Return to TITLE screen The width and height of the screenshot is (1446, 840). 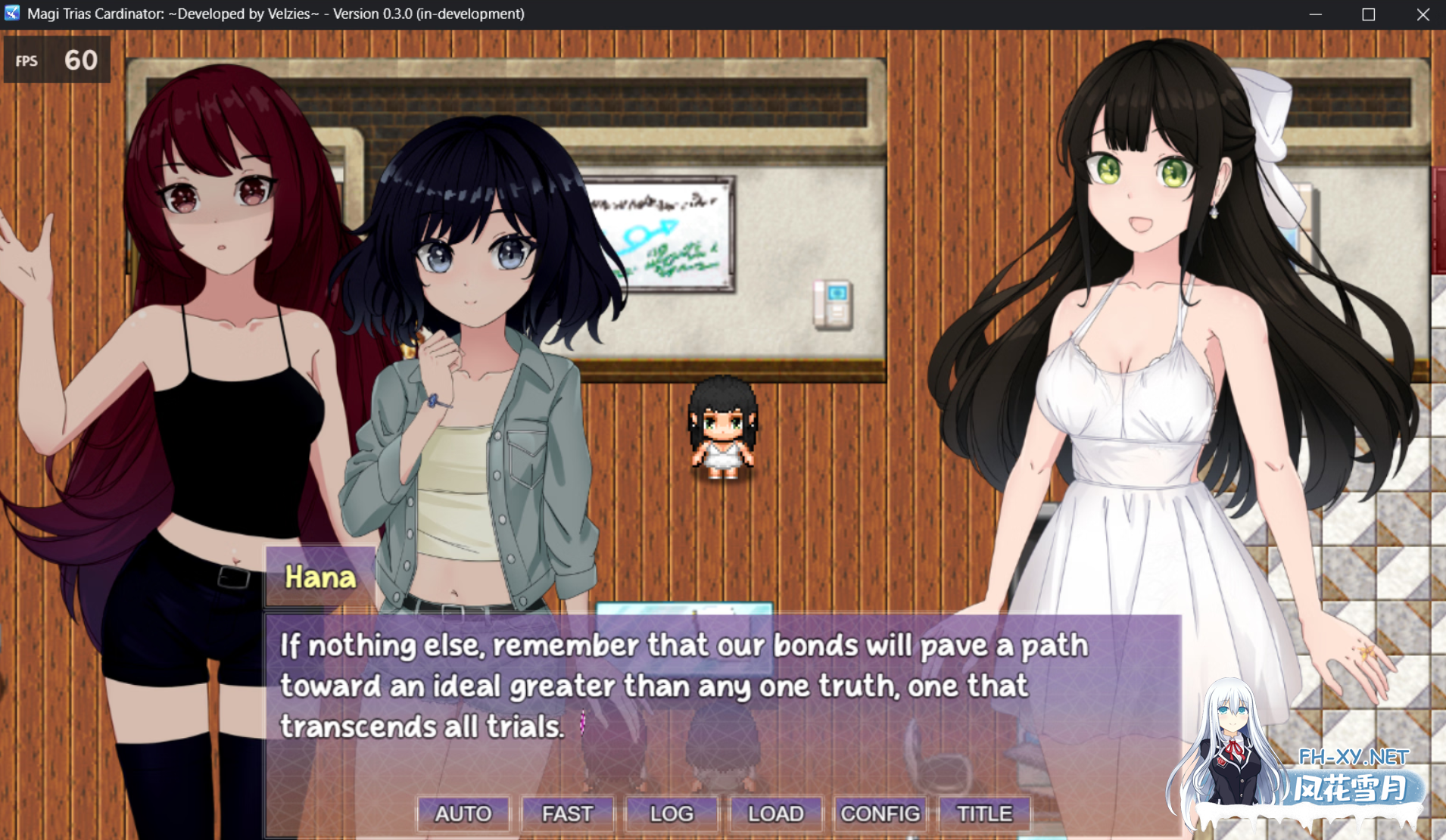coord(984,814)
